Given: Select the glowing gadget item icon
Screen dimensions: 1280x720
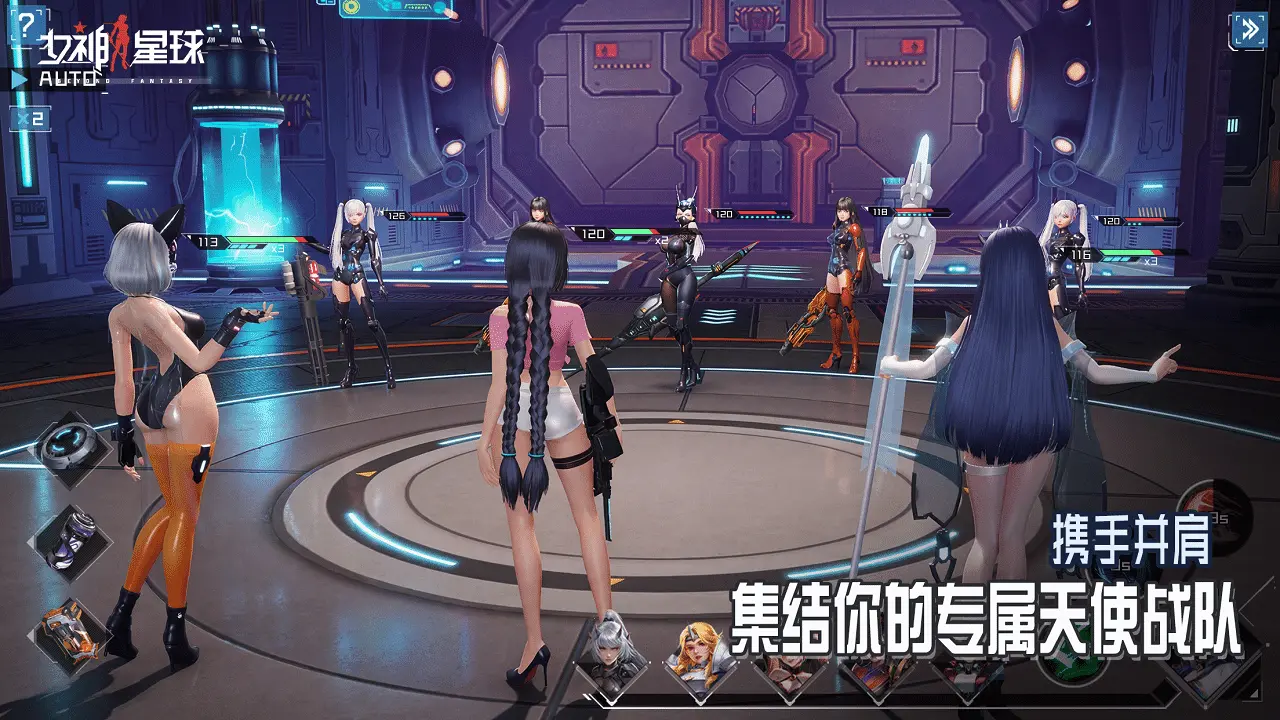Looking at the screenshot, I should 68,445.
